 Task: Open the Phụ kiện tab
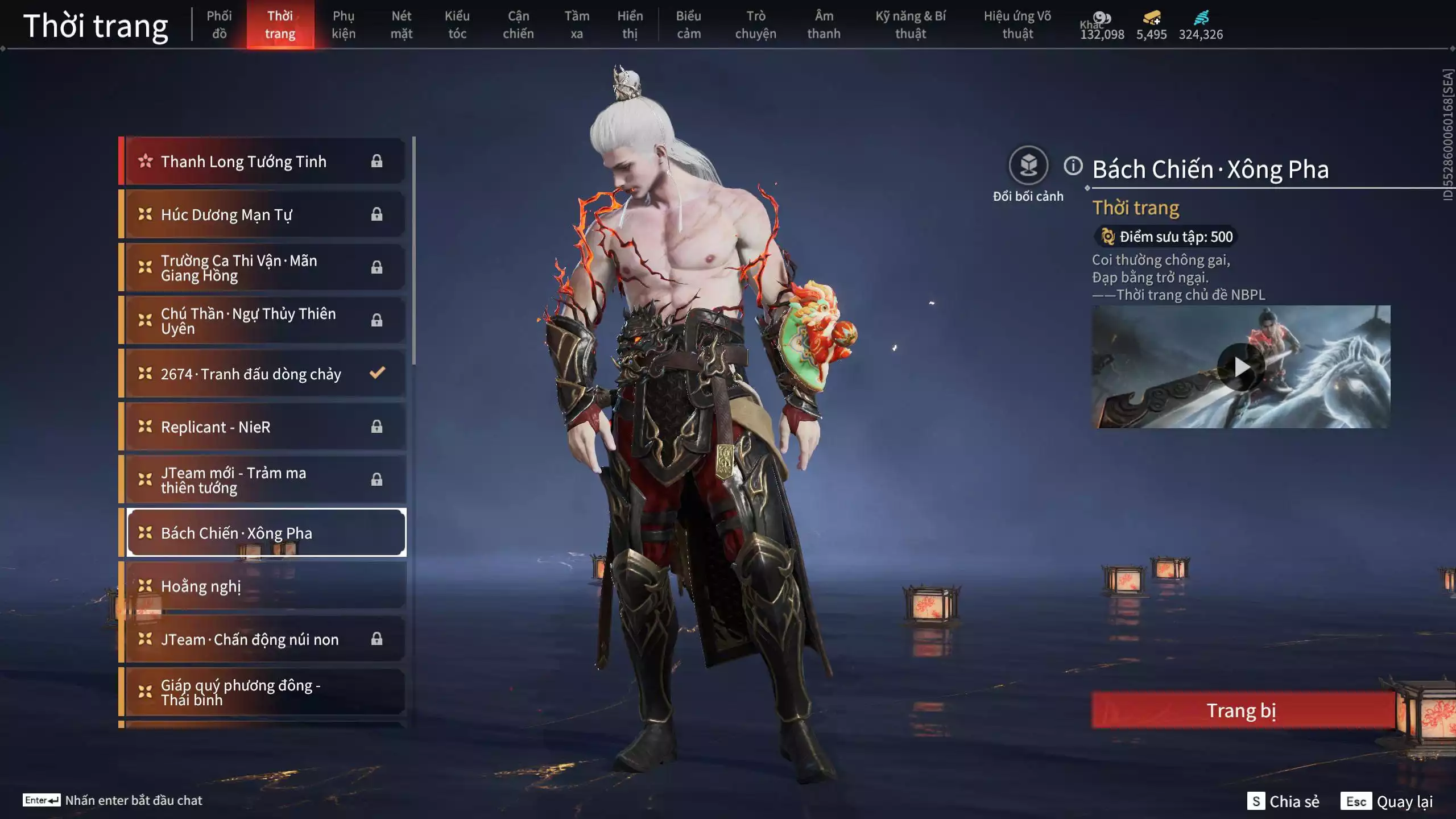click(344, 25)
